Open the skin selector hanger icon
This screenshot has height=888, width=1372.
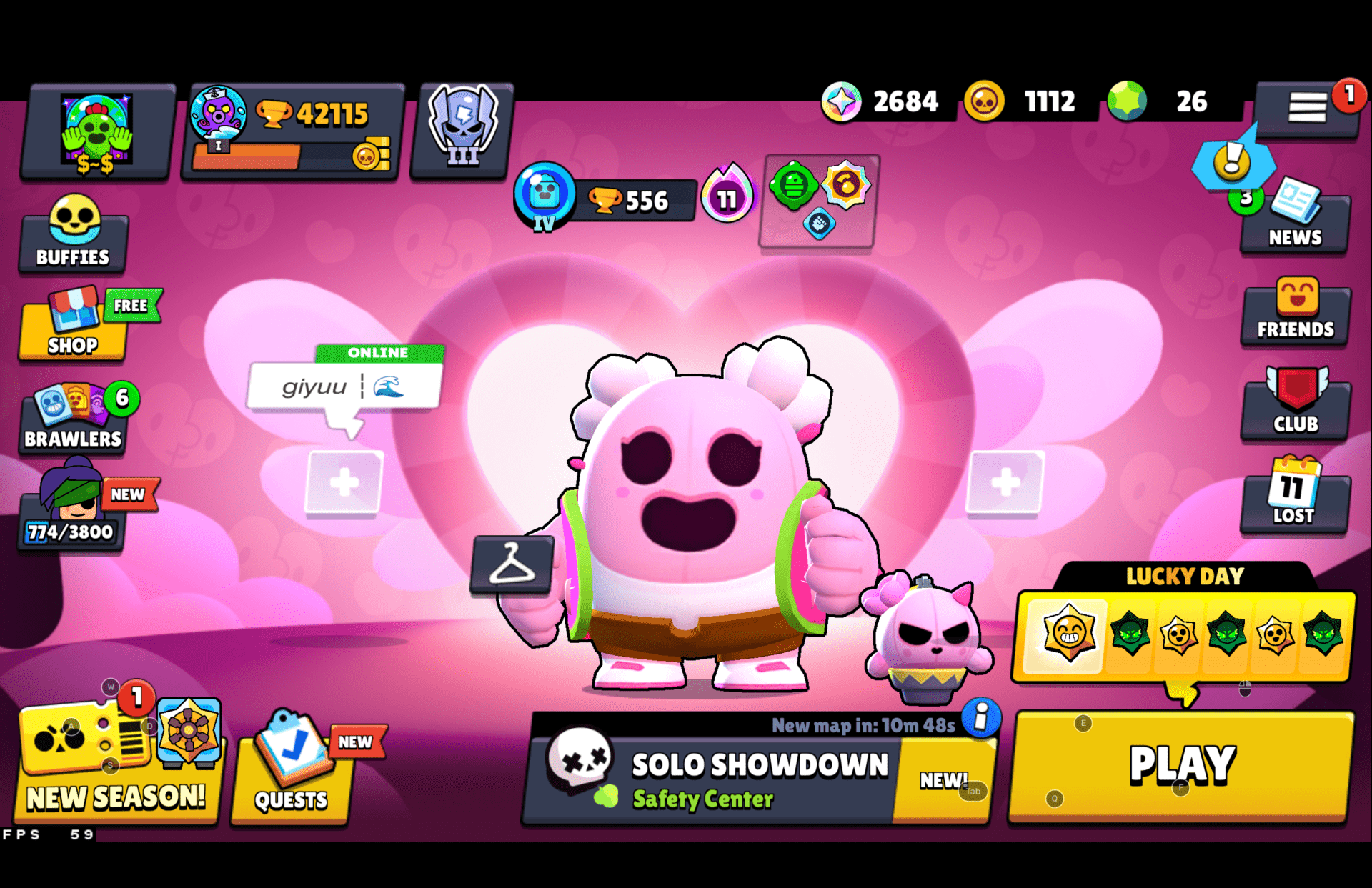click(x=514, y=564)
